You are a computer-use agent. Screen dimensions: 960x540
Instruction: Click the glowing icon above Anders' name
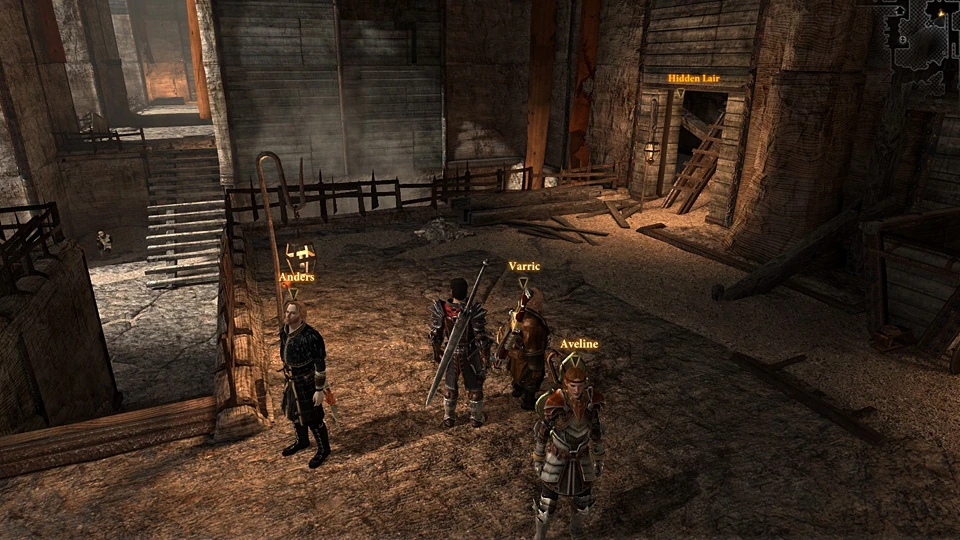[x=300, y=254]
